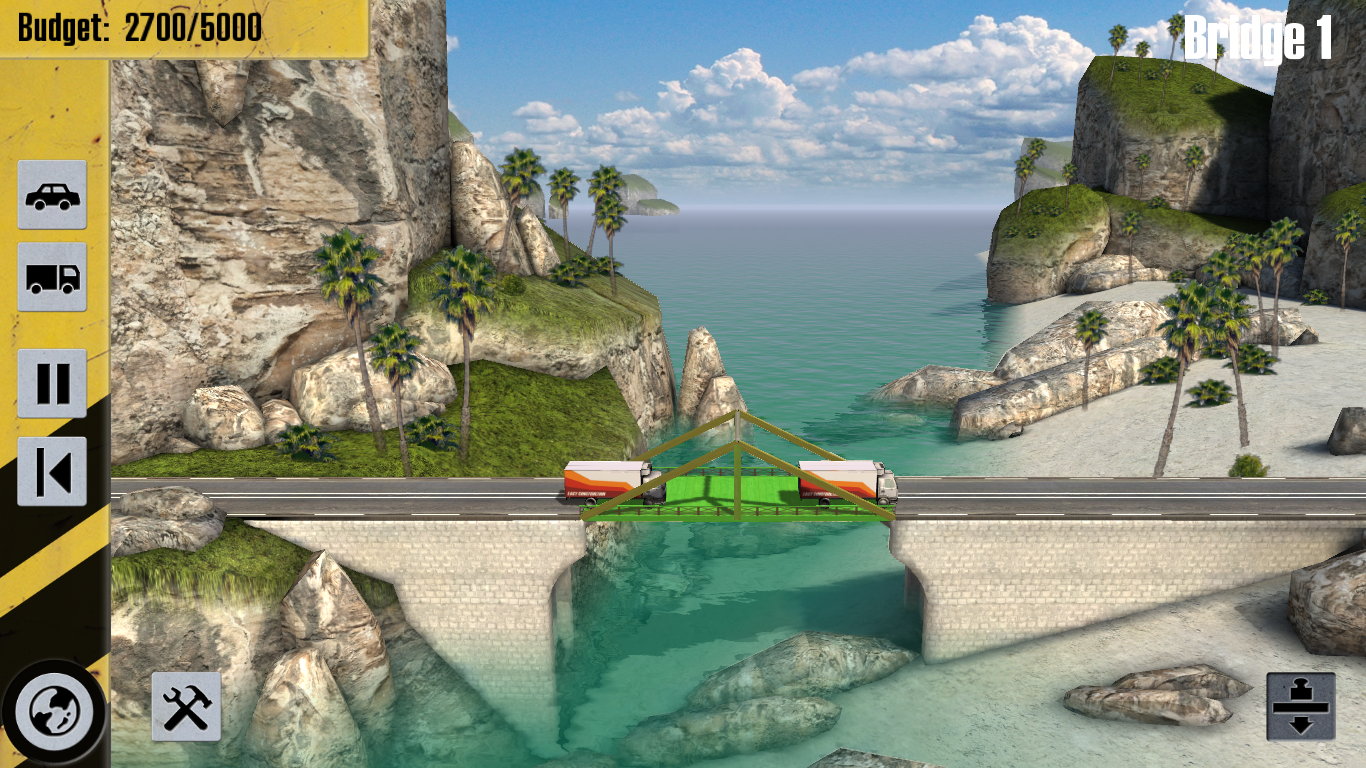Rewind the simulation to the start
This screenshot has width=1366, height=768.
point(52,471)
